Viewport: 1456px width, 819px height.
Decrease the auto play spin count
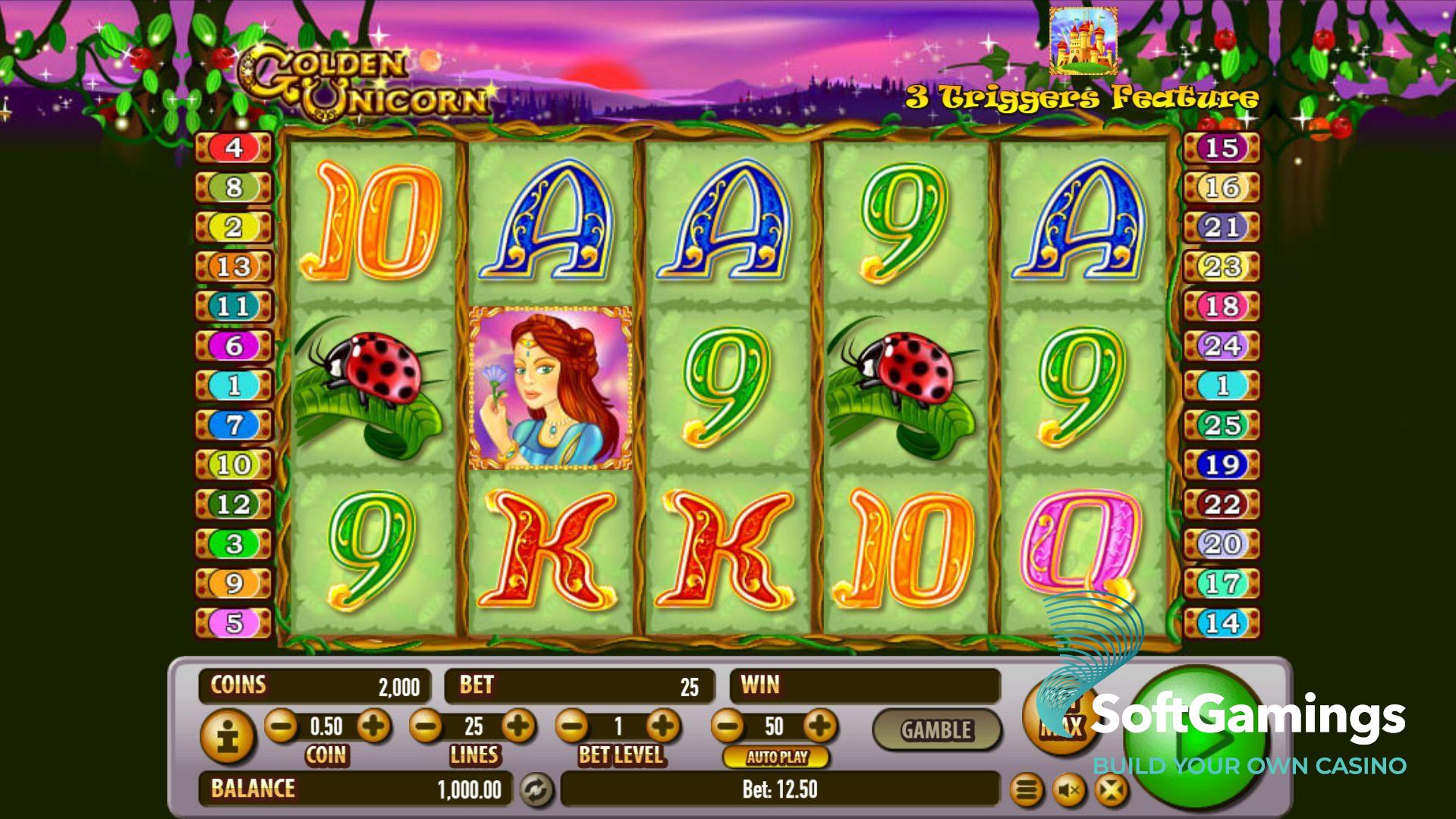pyautogui.click(x=728, y=726)
